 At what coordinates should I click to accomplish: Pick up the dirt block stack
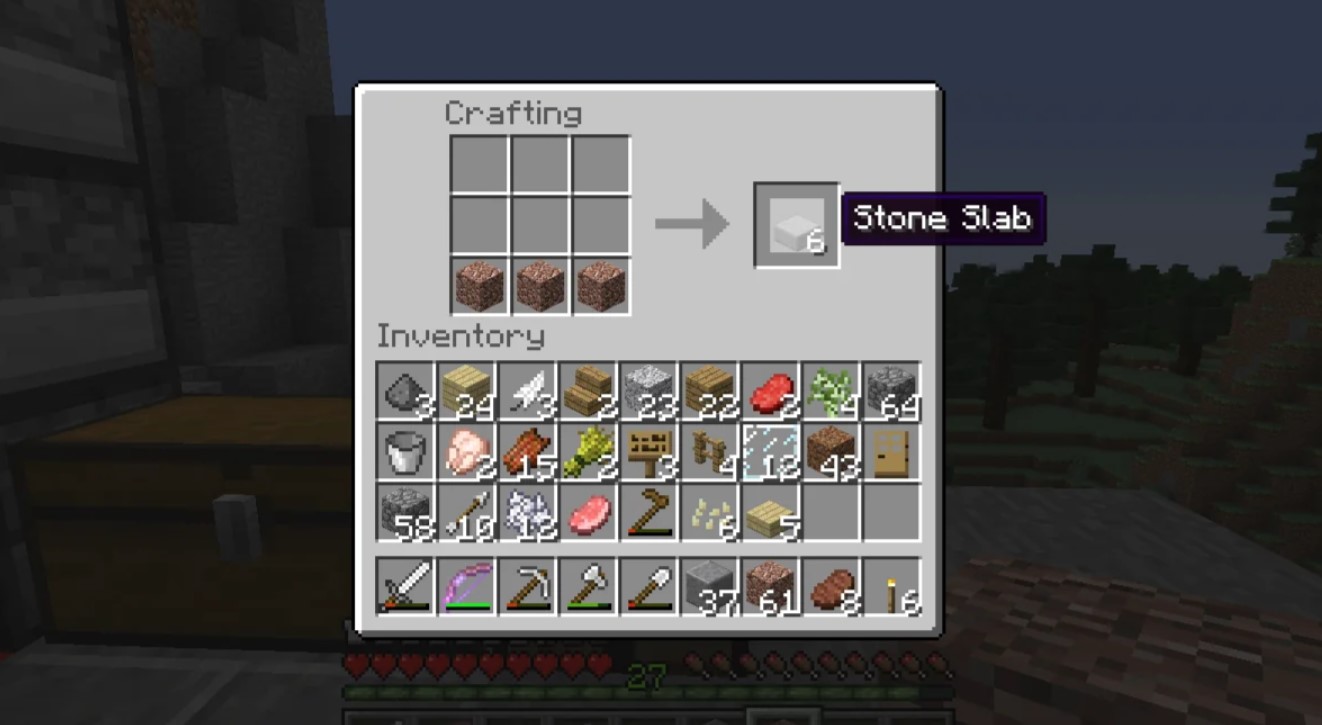point(829,452)
